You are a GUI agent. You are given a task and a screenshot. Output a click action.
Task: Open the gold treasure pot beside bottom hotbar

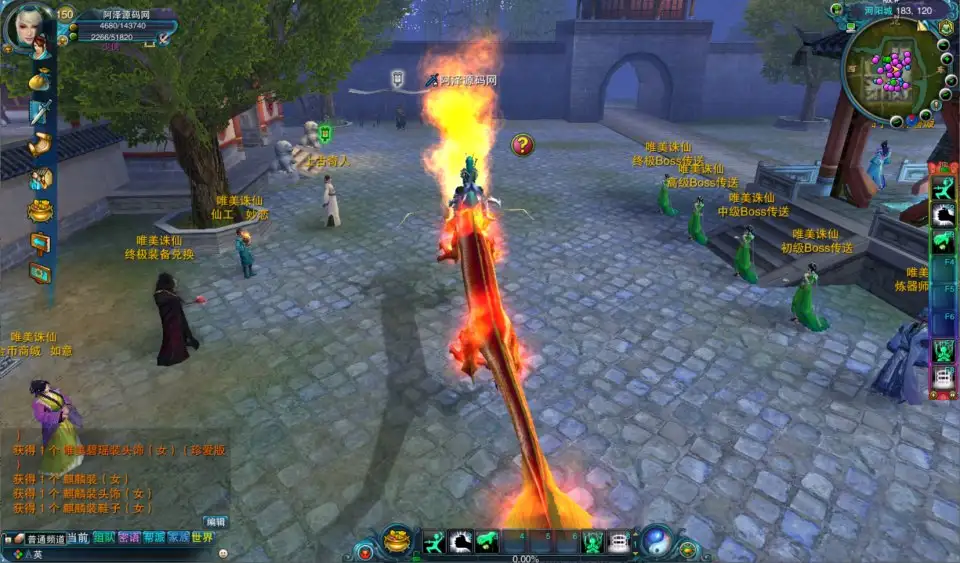click(397, 540)
